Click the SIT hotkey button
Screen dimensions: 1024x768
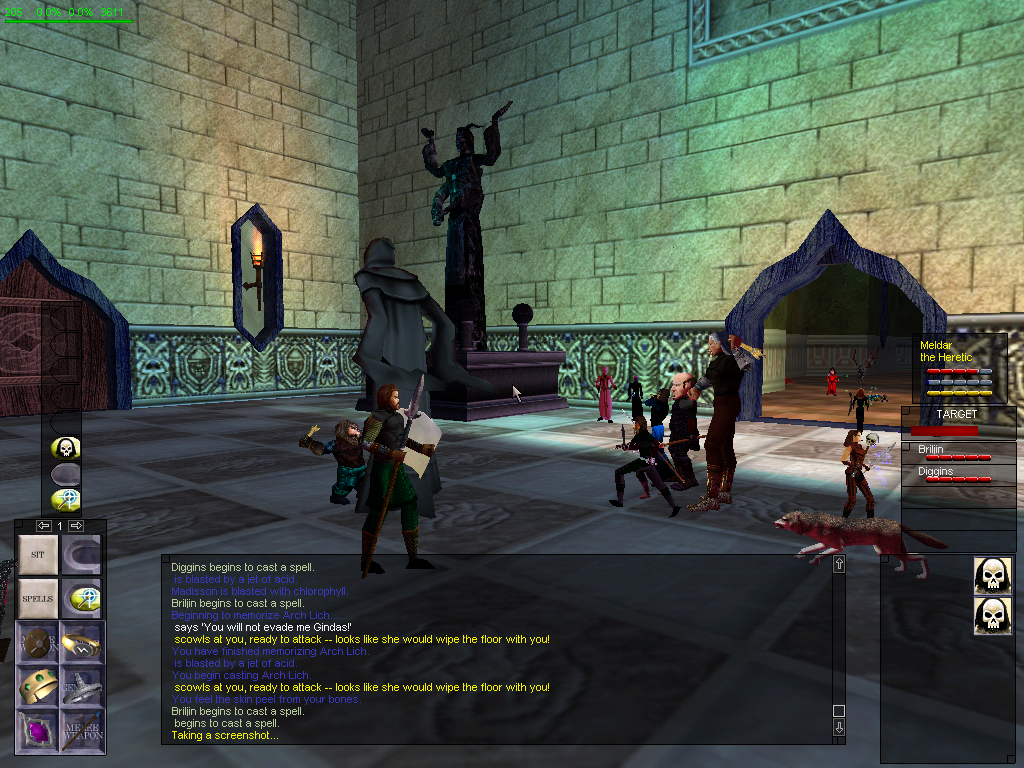pos(38,554)
